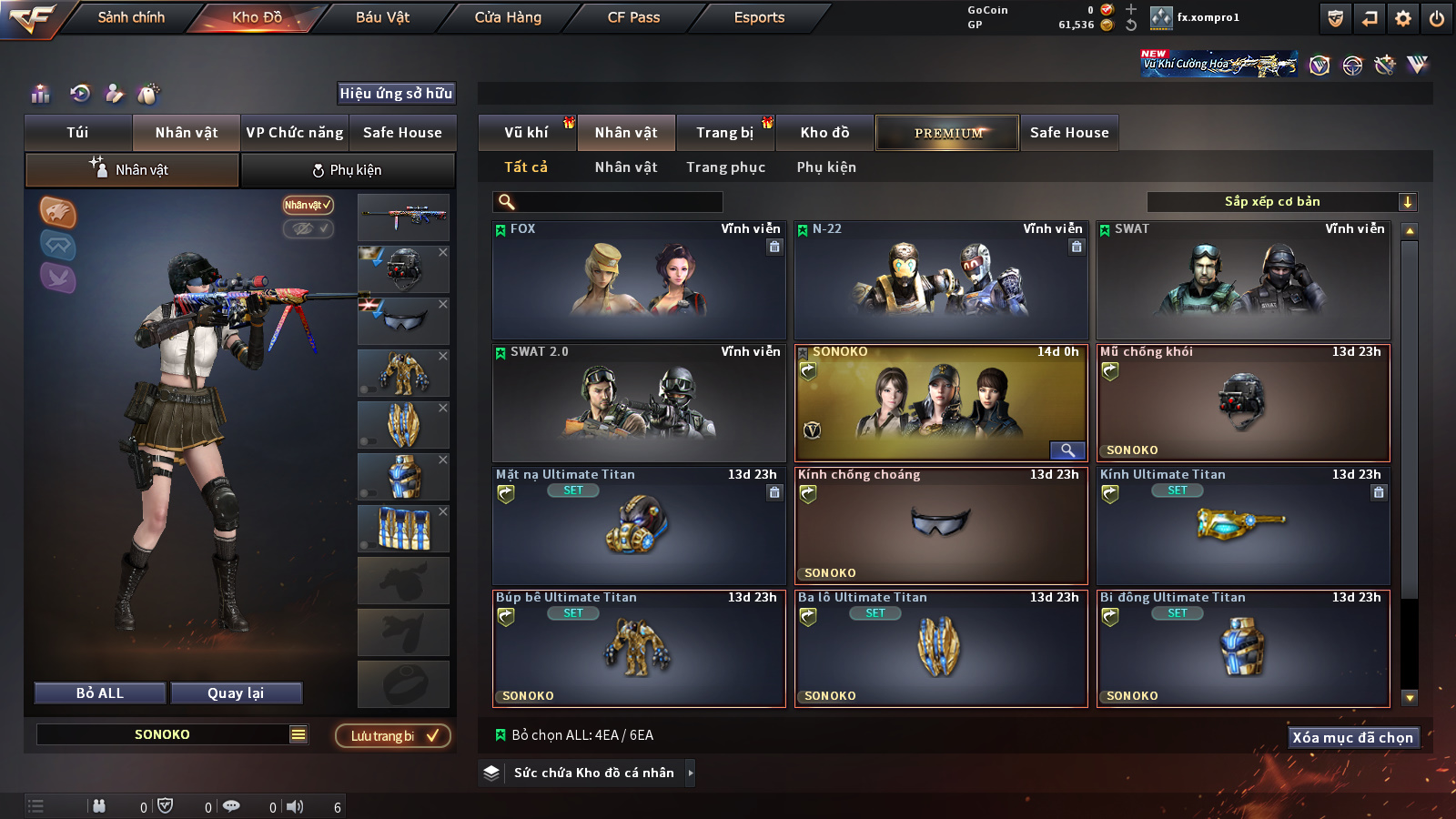Open the Sắp xếp cơ bản sort dropdown
The height and width of the screenshot is (819, 1456).
pos(1281,202)
